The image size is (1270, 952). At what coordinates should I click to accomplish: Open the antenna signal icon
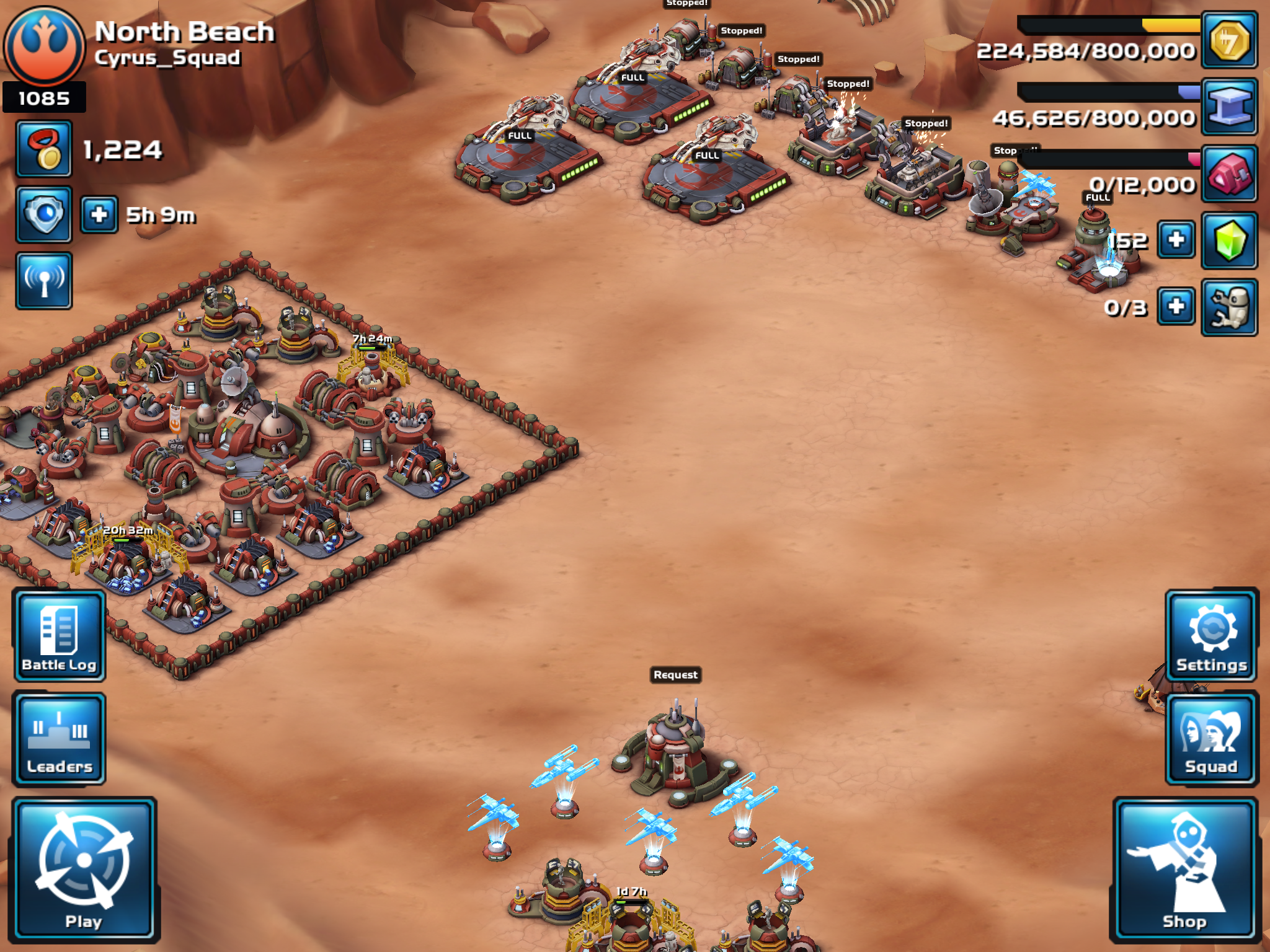click(x=44, y=281)
